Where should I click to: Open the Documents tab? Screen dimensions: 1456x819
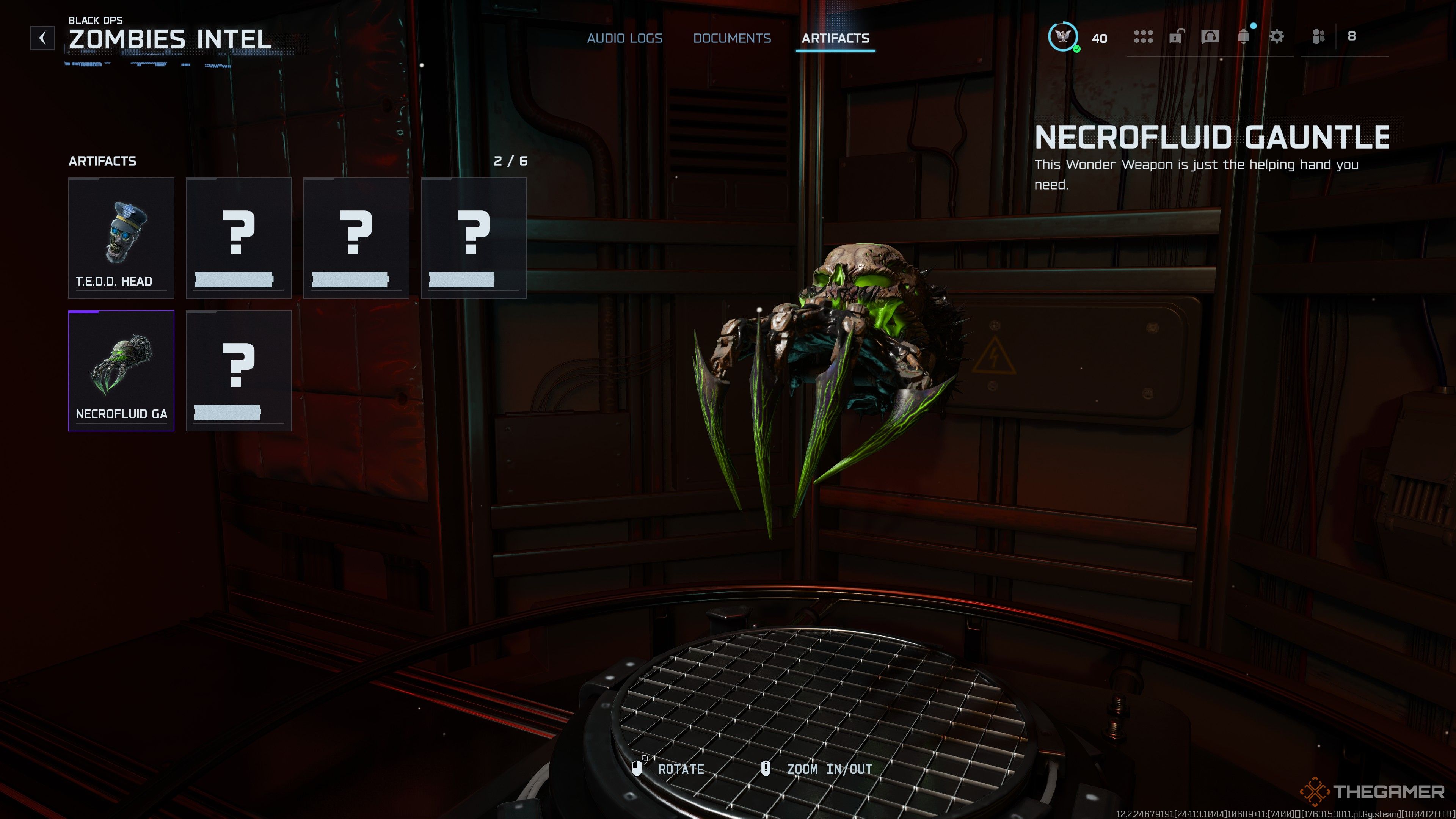pos(732,38)
